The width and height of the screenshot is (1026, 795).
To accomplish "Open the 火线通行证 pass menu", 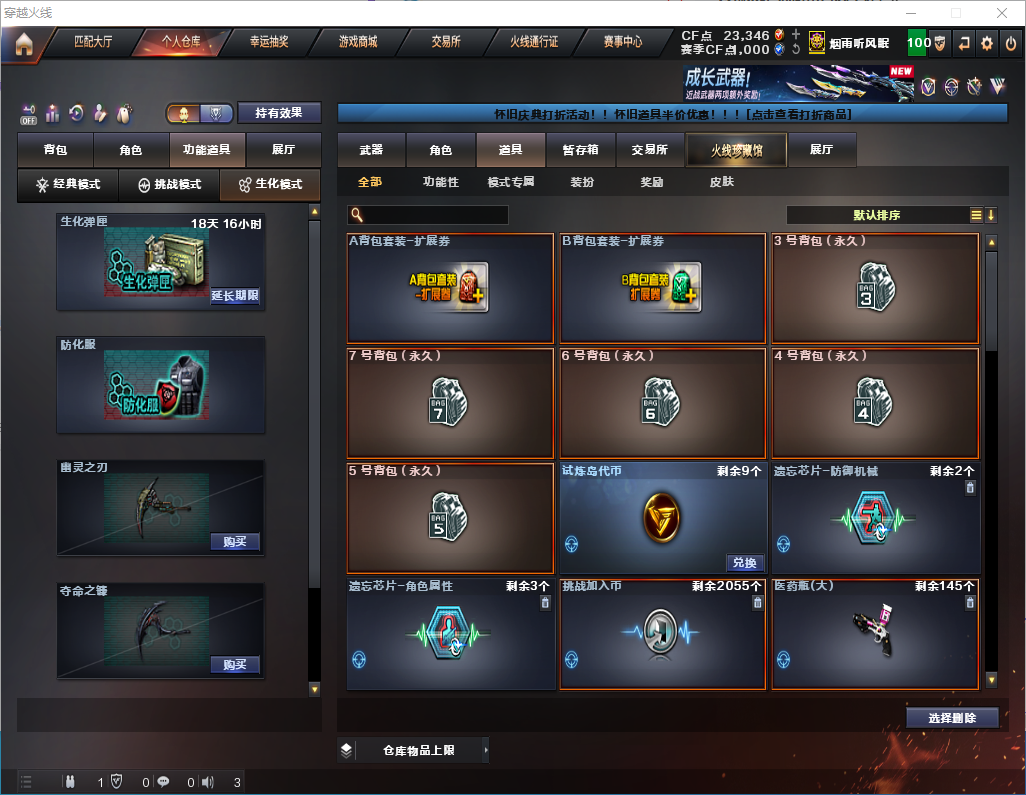I will (534, 43).
